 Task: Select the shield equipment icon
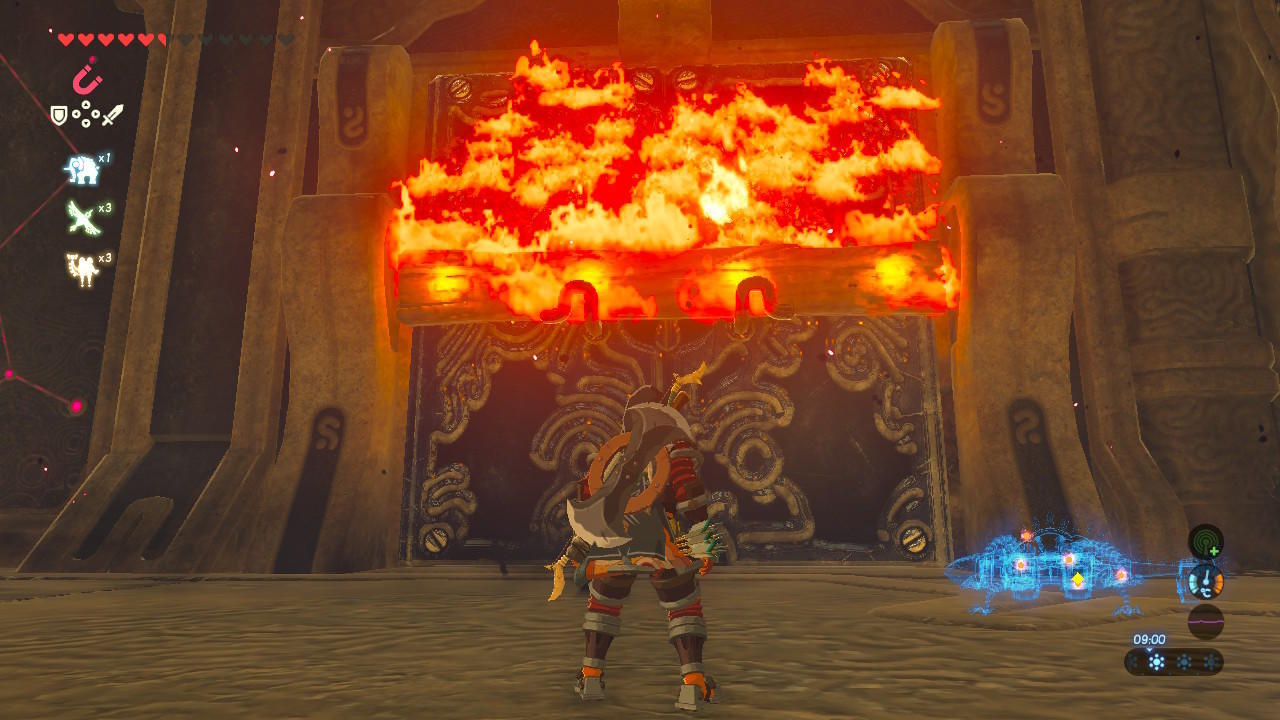pyautogui.click(x=59, y=116)
